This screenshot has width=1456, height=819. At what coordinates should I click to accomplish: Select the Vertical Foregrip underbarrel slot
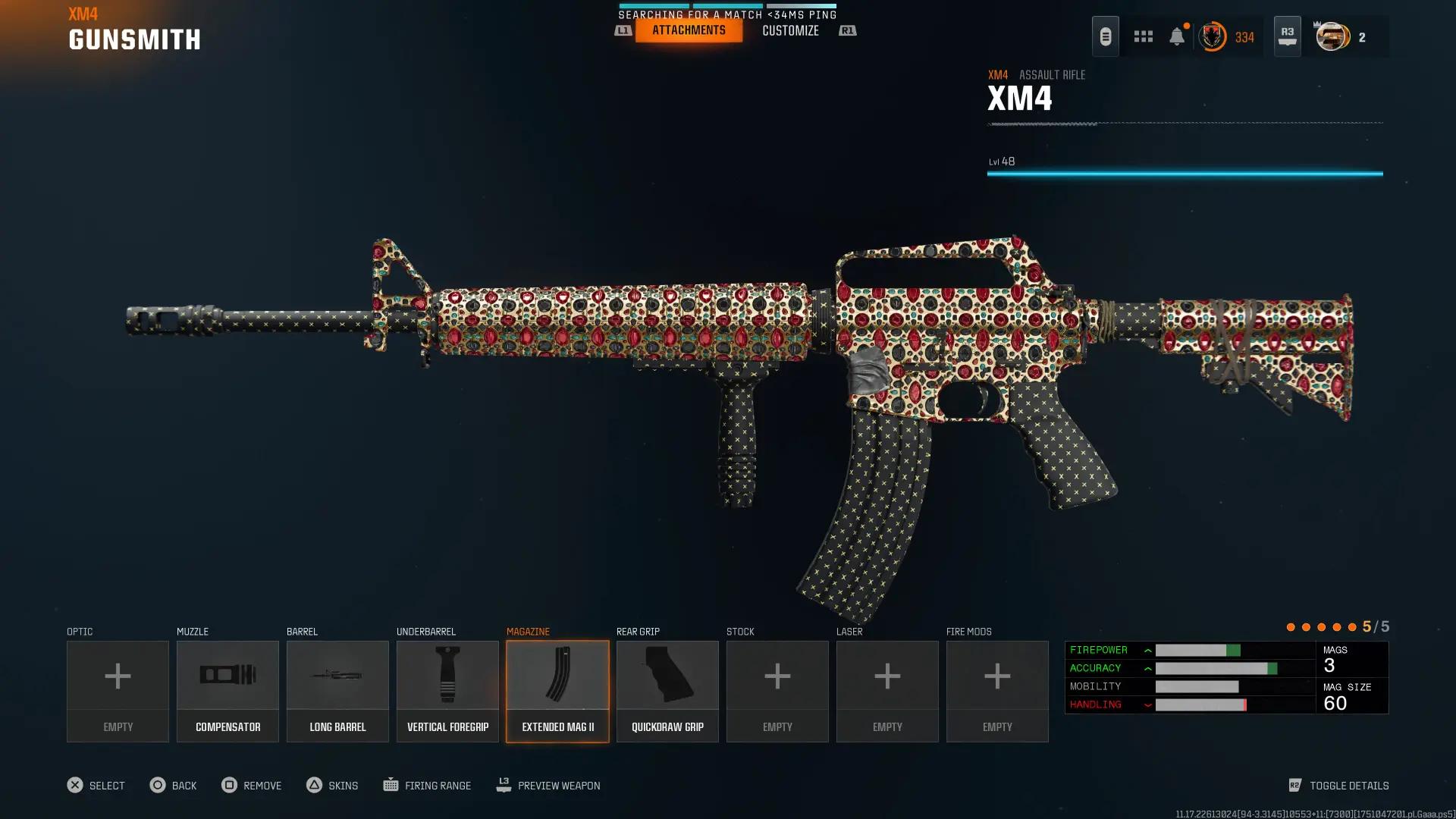447,691
